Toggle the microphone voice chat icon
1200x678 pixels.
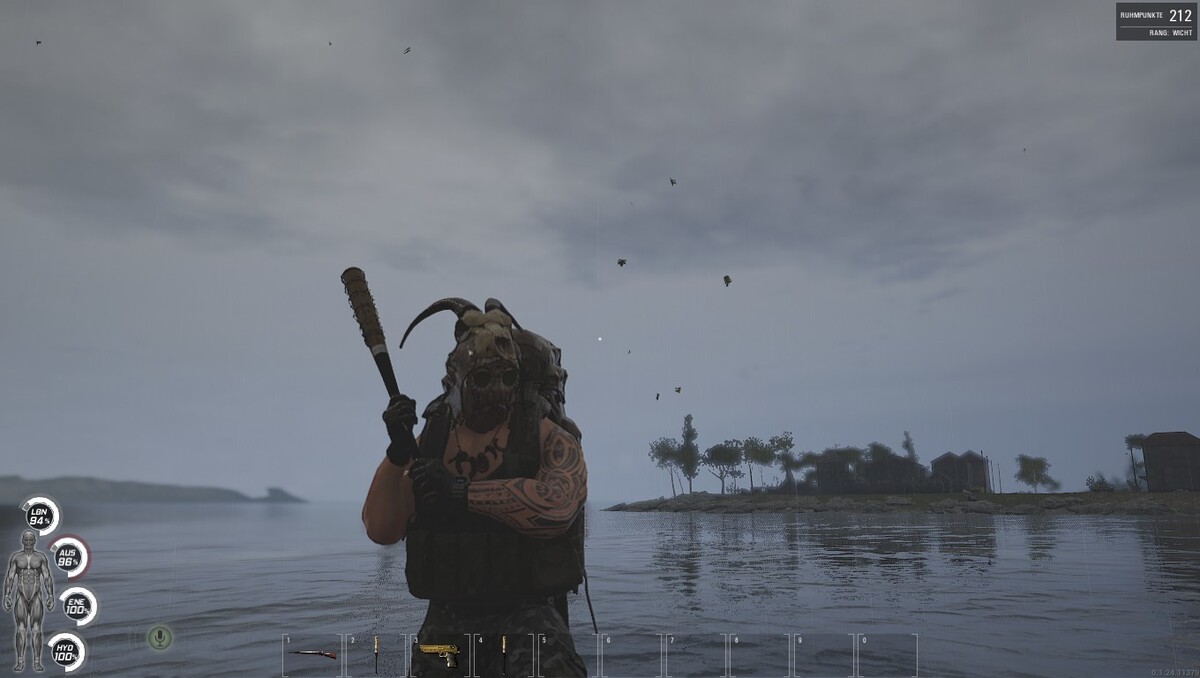pos(159,637)
